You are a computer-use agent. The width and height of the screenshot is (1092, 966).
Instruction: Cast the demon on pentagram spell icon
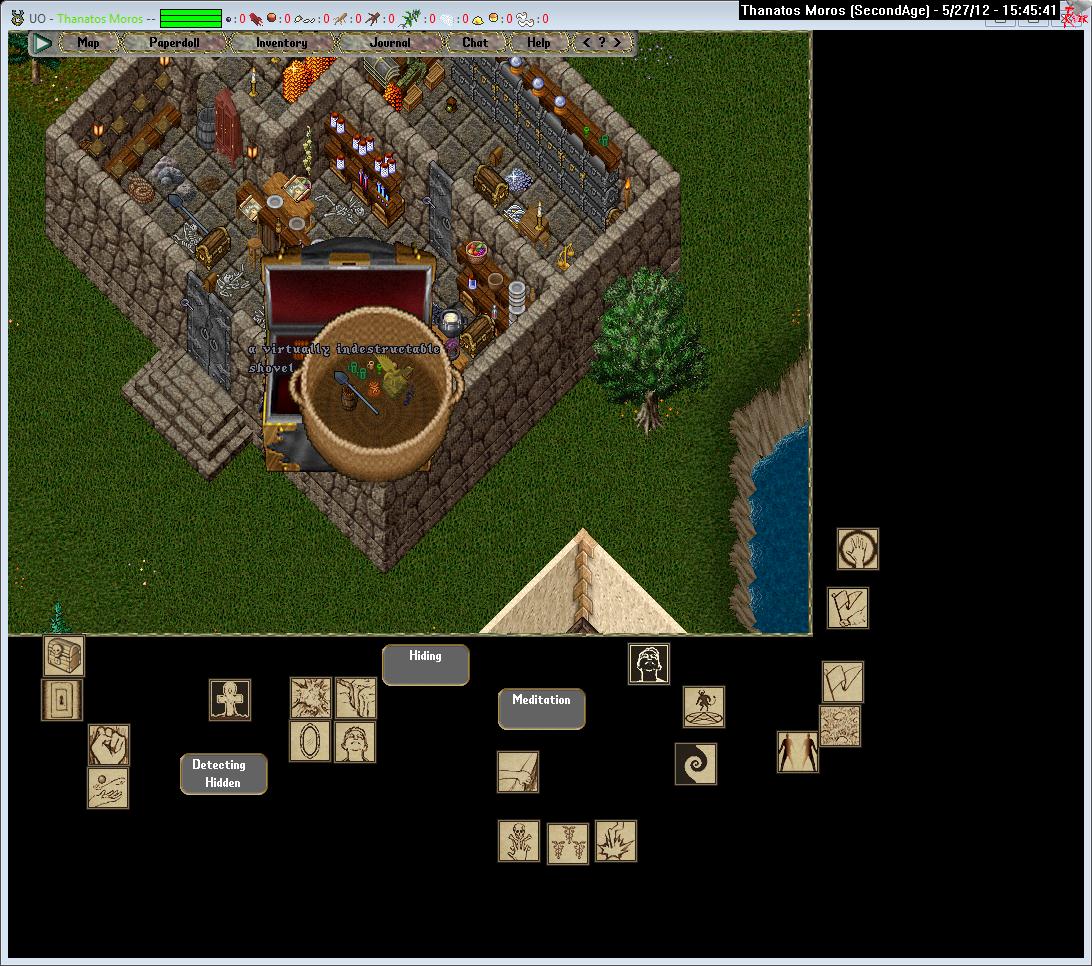[x=704, y=707]
